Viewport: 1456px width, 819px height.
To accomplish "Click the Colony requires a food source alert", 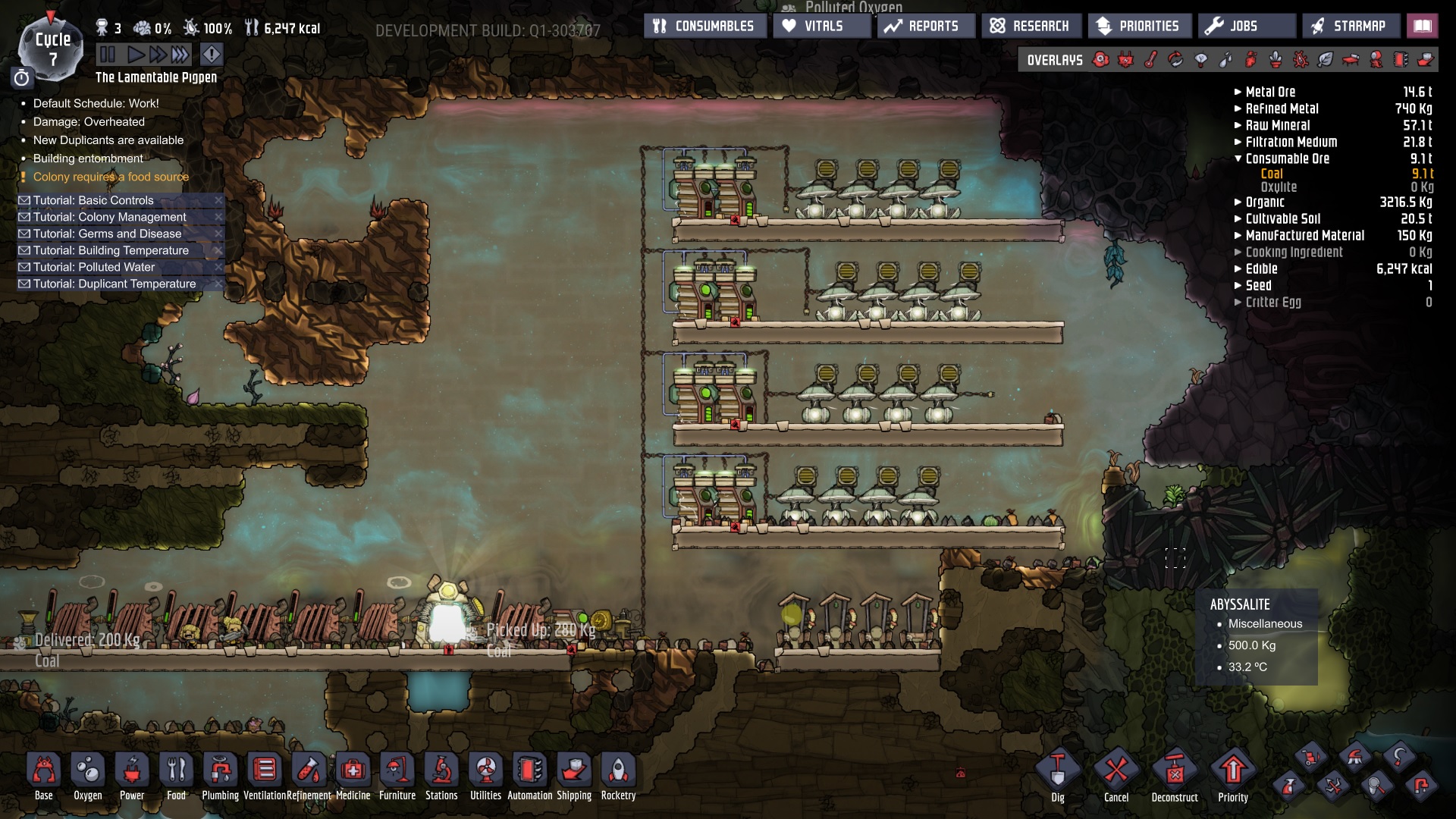I will (x=111, y=177).
